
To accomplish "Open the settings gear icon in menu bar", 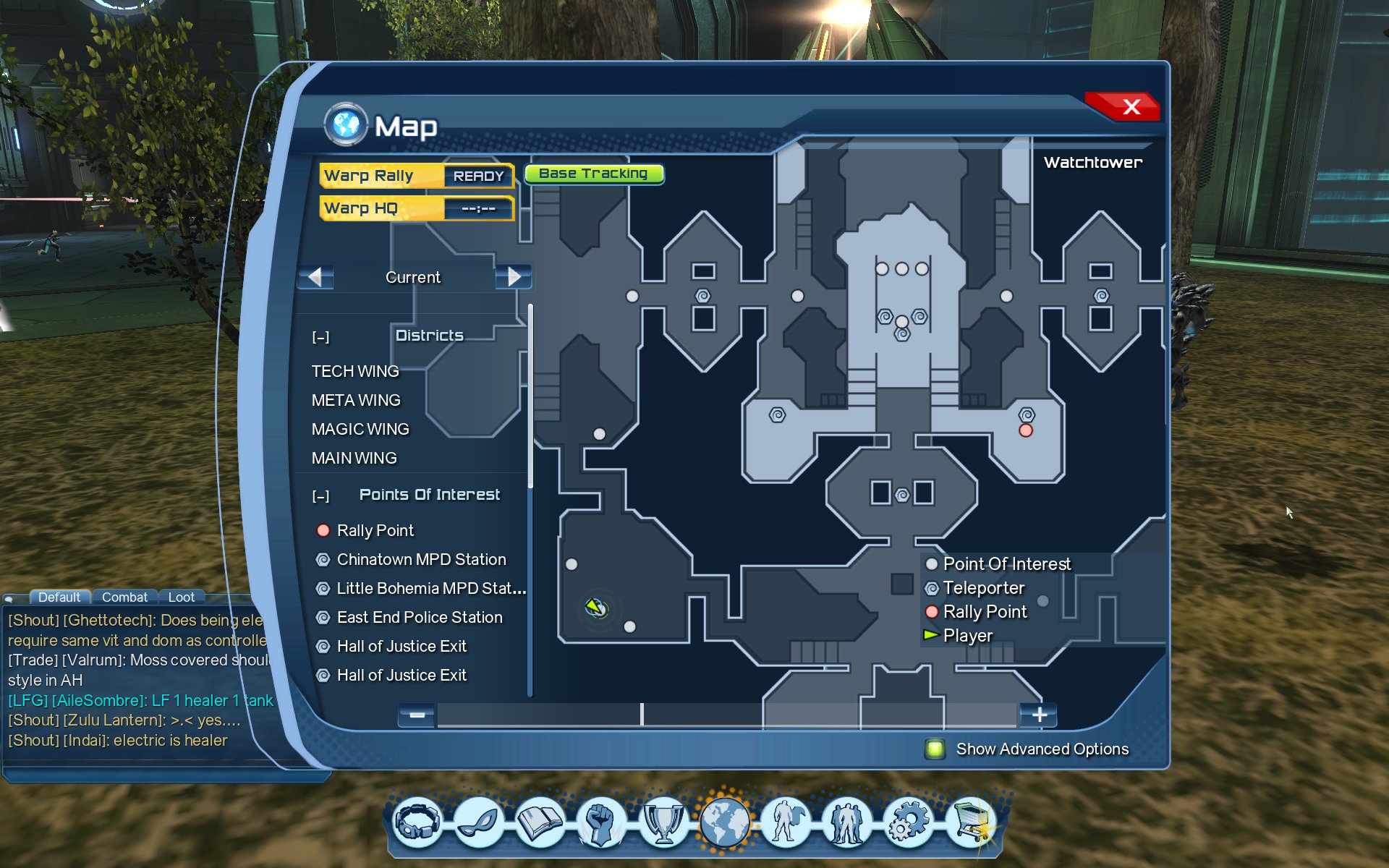I will [908, 823].
